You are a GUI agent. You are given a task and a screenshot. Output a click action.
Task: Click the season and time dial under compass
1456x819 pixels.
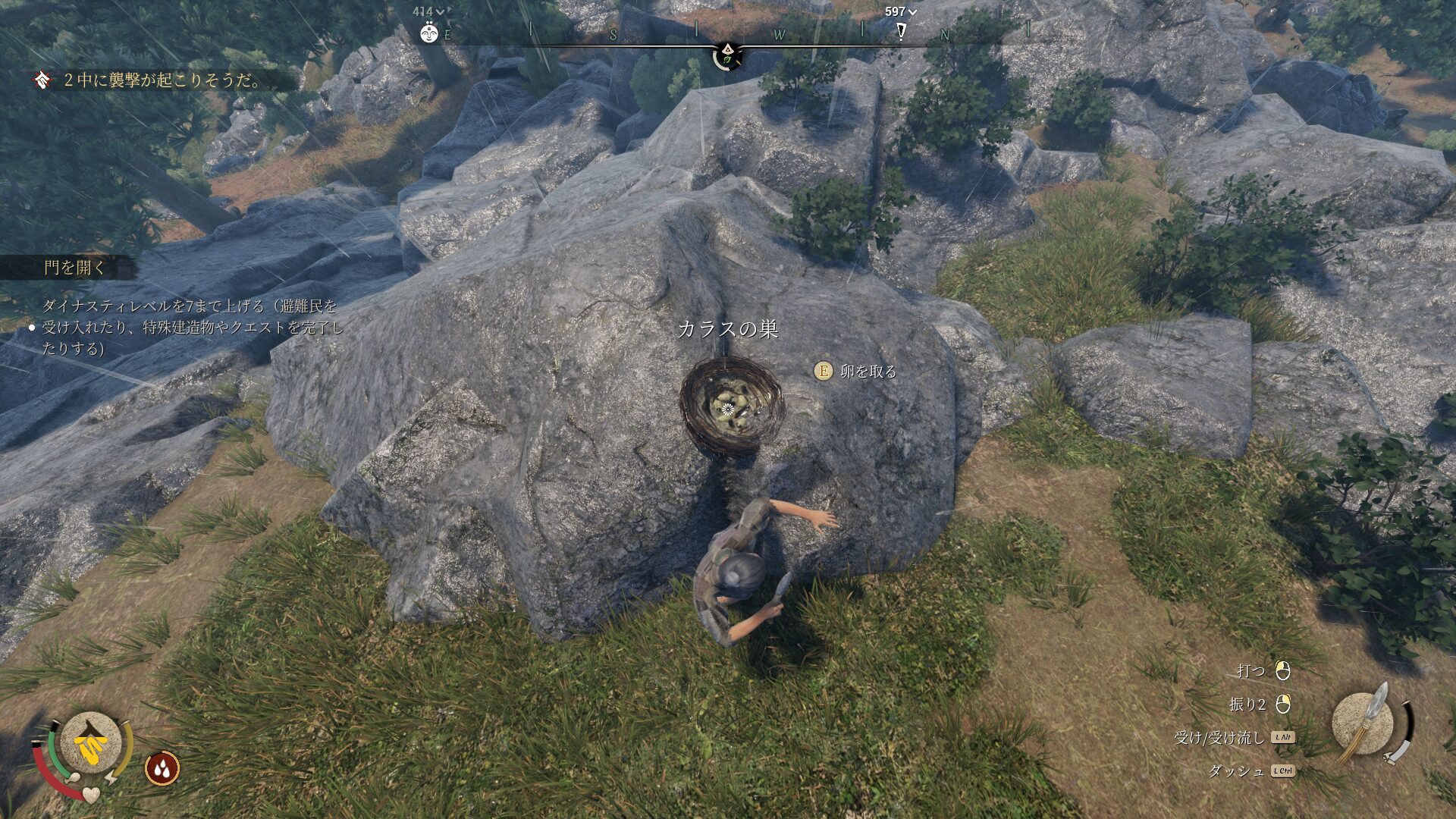727,55
